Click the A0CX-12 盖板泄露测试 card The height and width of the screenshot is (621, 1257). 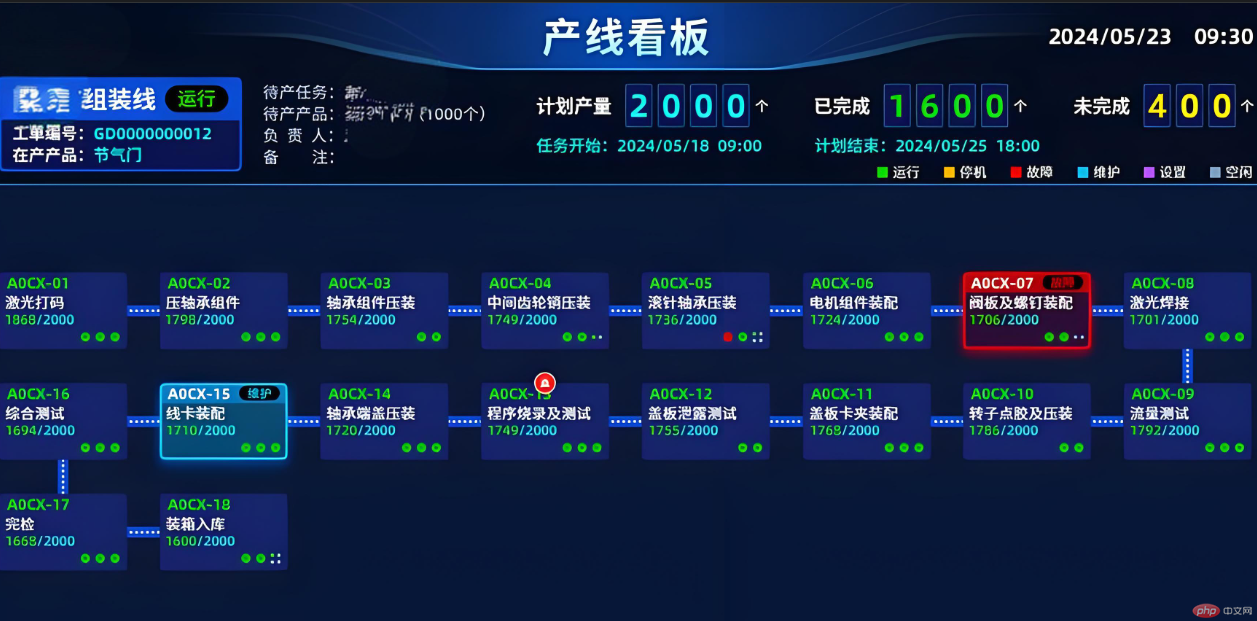(x=705, y=421)
